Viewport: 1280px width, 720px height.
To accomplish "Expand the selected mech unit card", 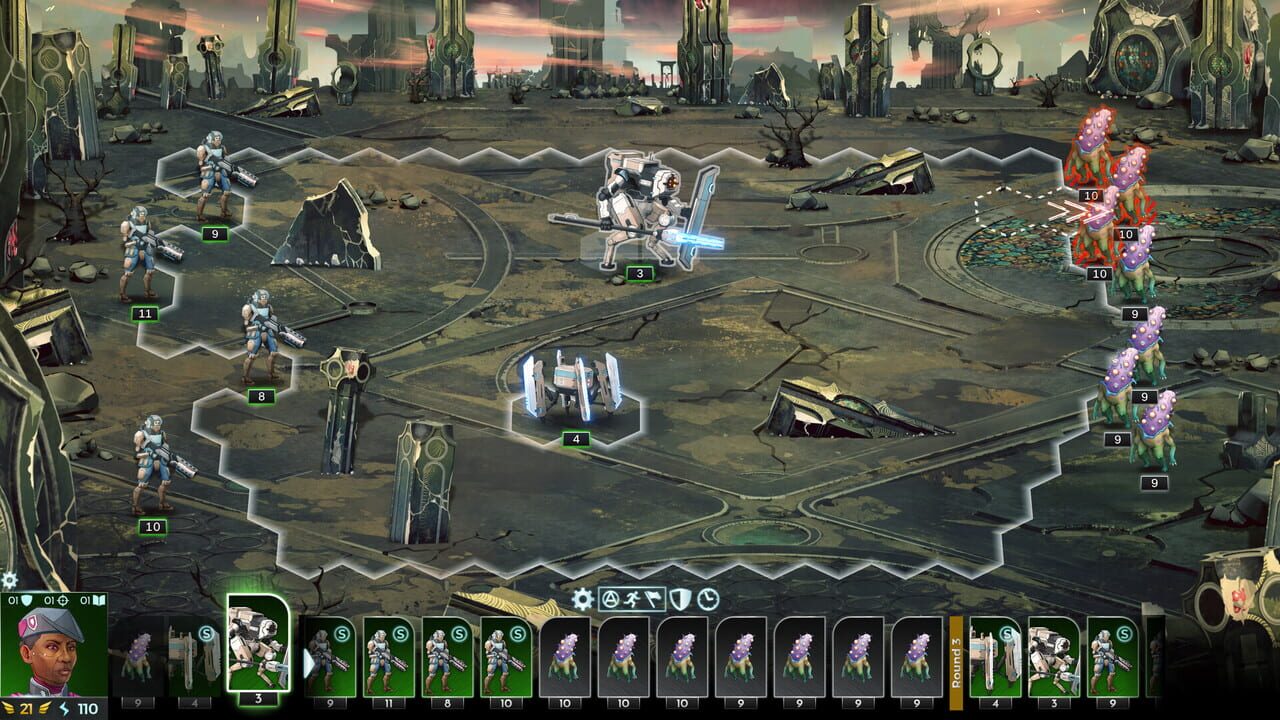I will 258,650.
